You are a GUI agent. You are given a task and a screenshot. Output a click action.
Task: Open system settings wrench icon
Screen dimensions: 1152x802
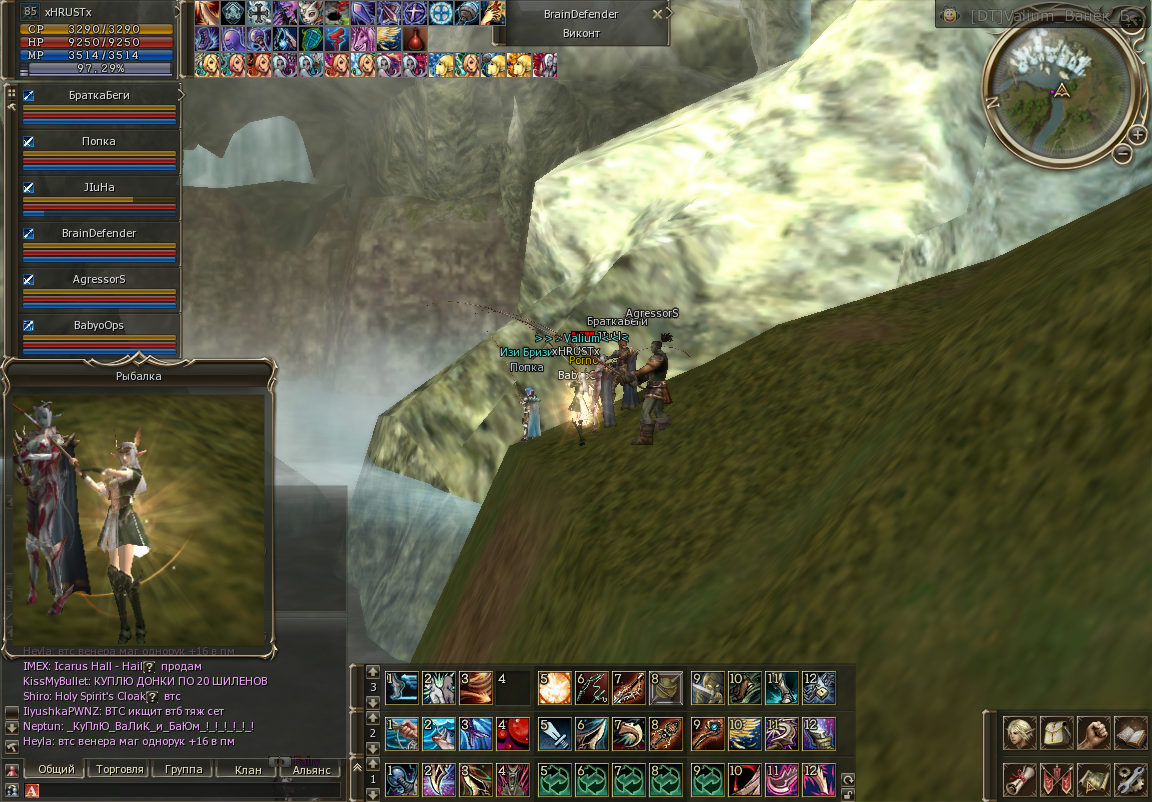[x=1131, y=777]
